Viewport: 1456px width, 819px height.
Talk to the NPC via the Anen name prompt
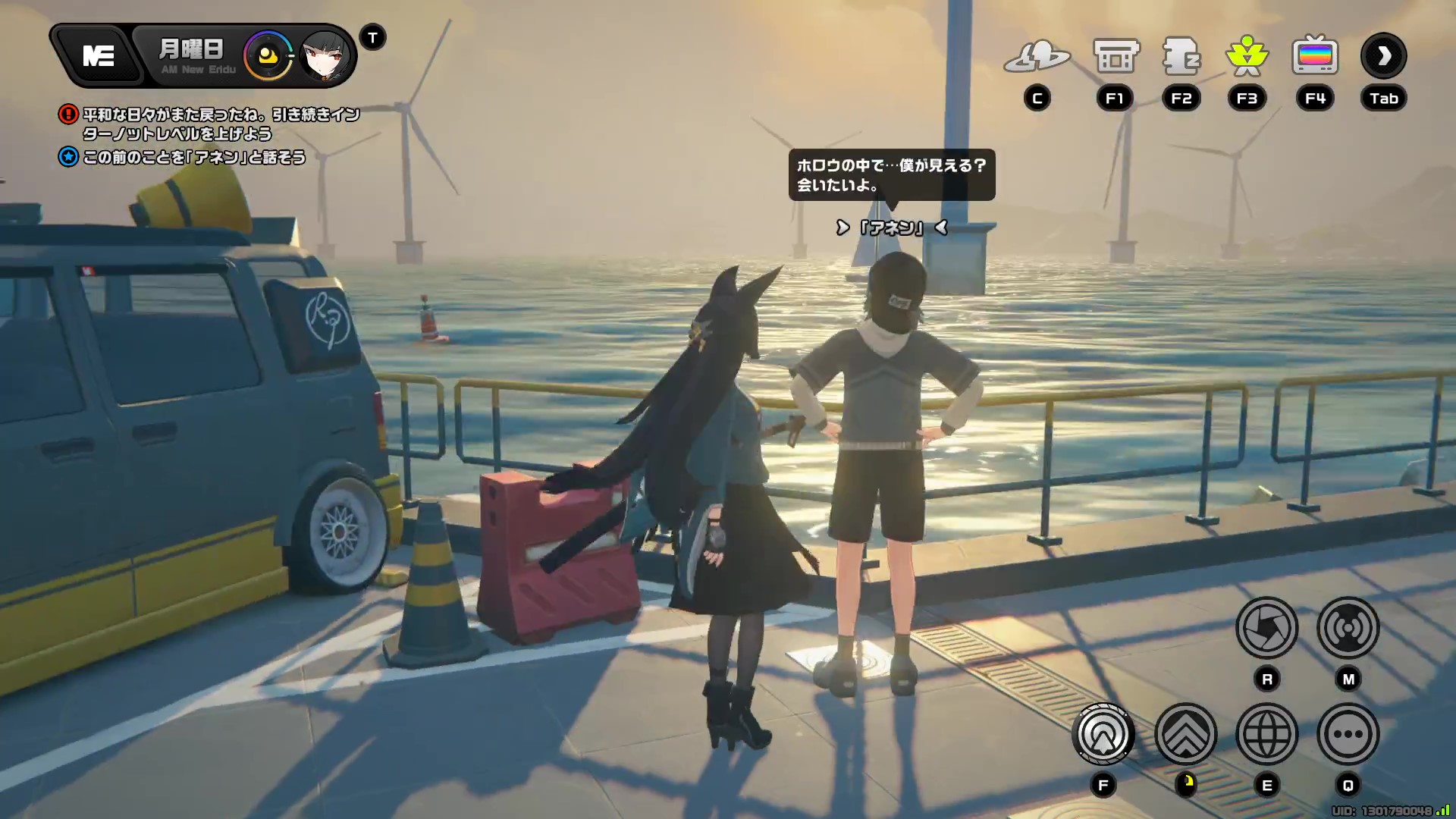tap(891, 227)
